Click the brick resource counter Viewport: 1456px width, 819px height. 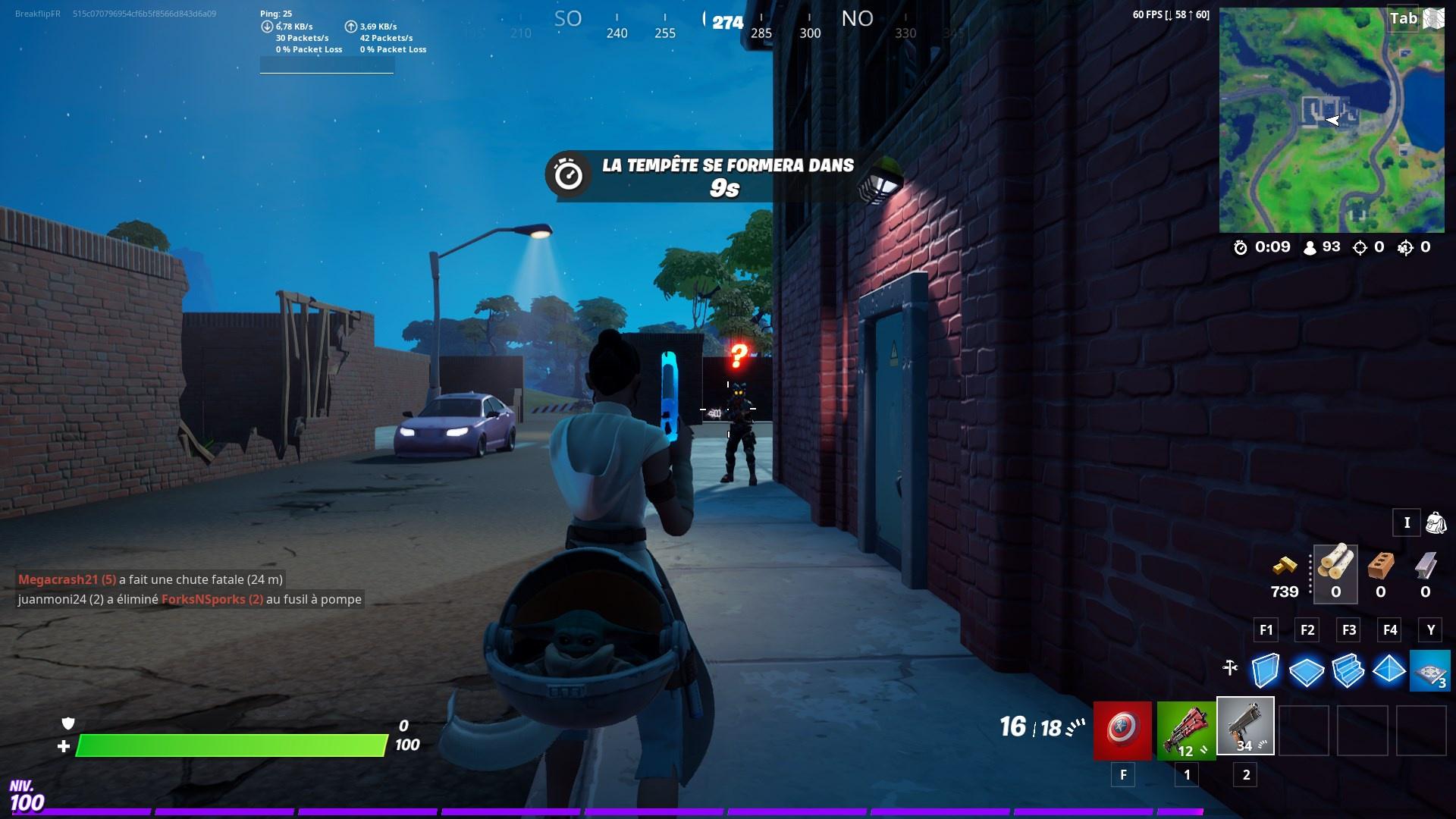(1380, 574)
